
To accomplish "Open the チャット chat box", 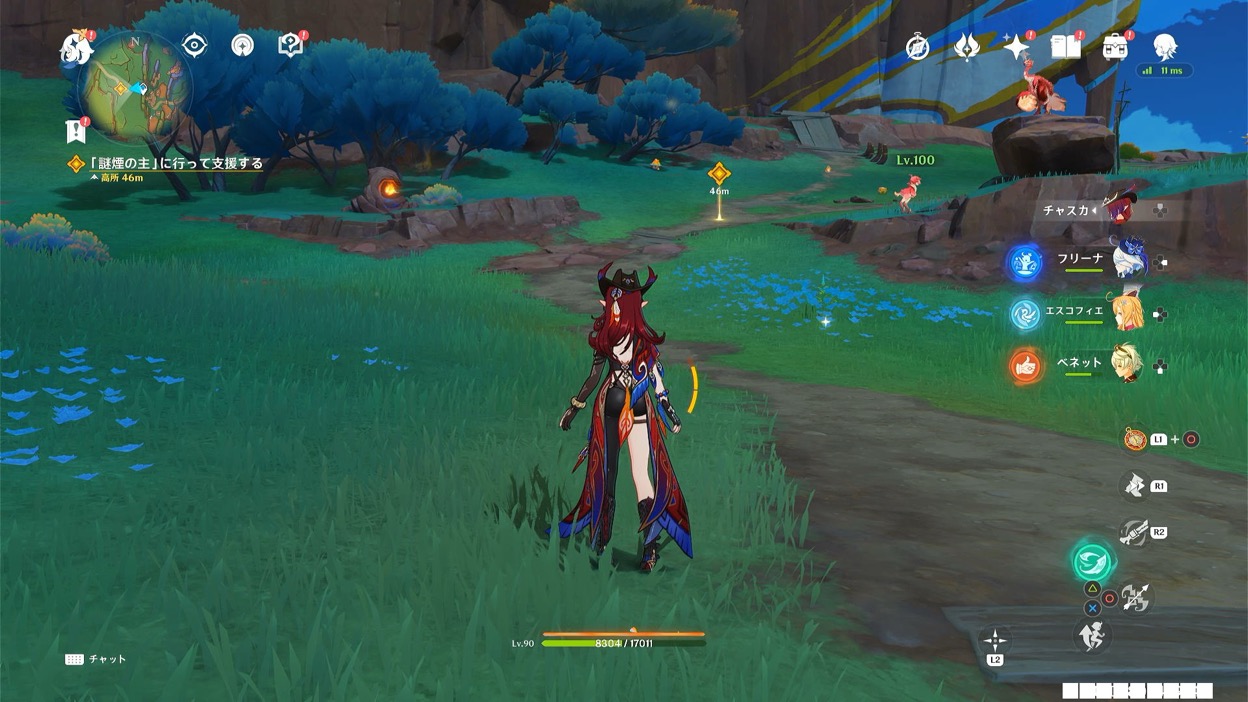I will pyautogui.click(x=97, y=660).
